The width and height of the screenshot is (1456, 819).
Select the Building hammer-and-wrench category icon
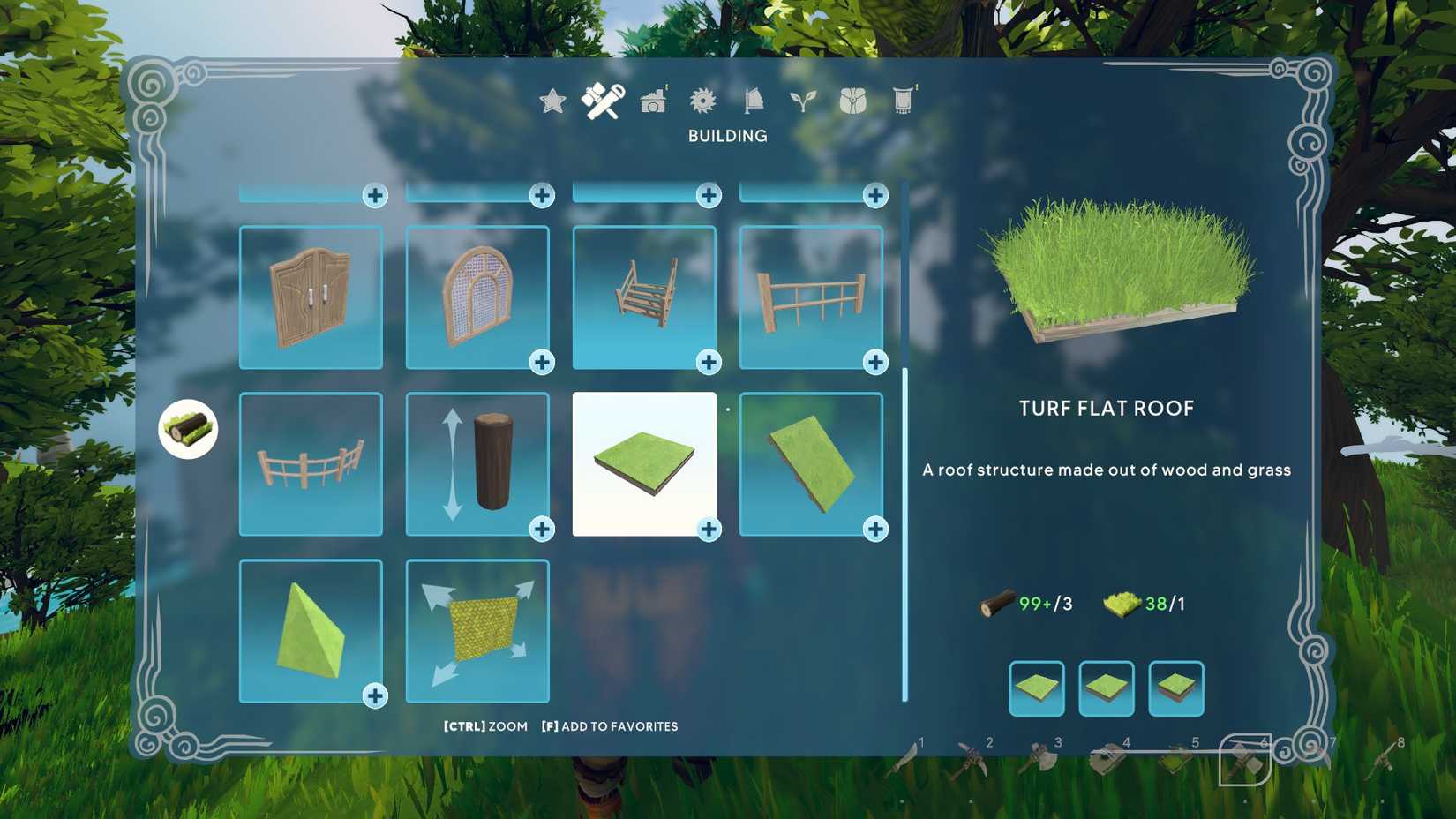(x=603, y=100)
